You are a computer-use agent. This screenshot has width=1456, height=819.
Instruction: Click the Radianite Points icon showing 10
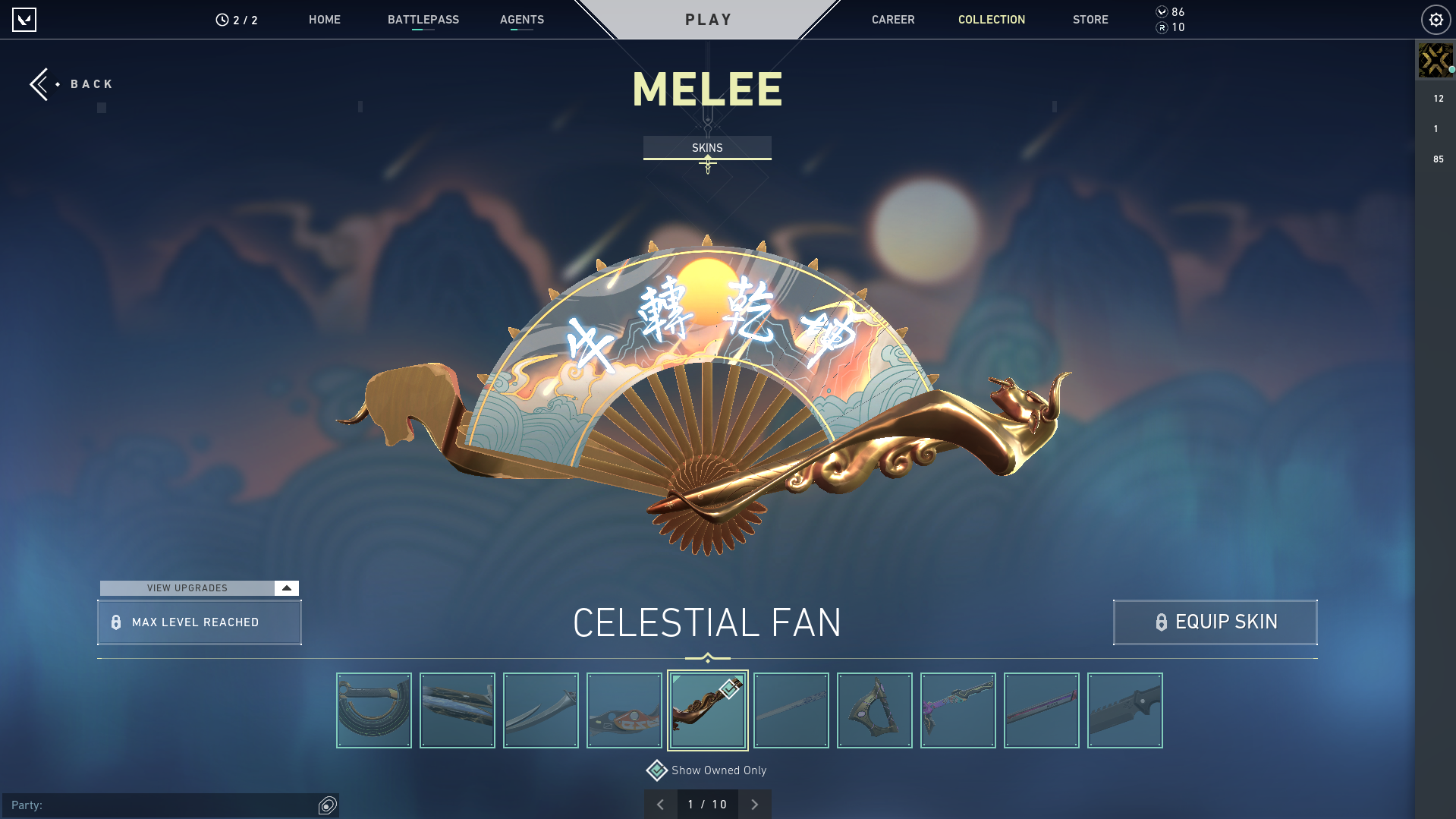(1160, 27)
